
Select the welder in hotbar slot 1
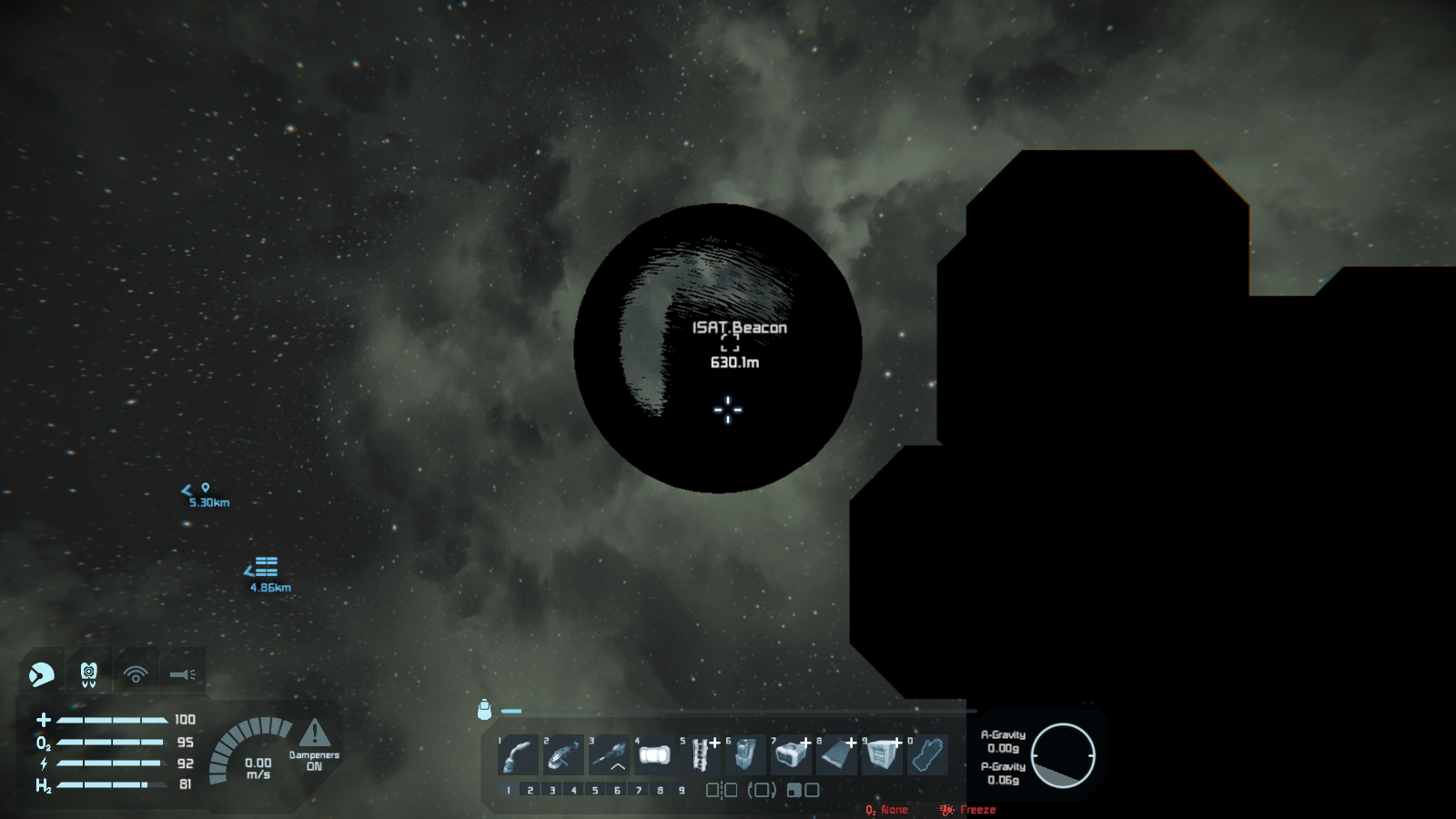(x=519, y=755)
